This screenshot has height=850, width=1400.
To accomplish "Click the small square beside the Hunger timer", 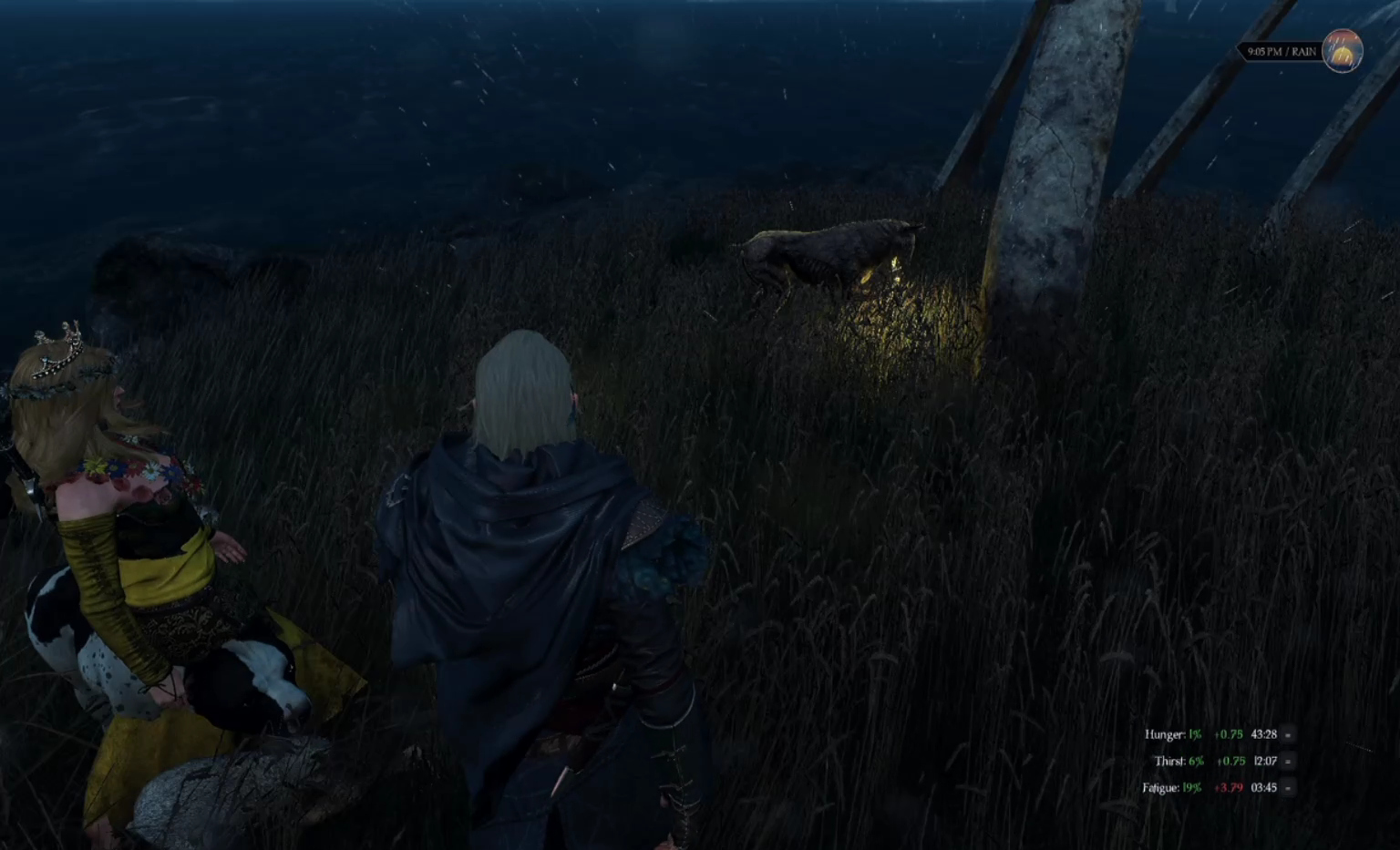I will pyautogui.click(x=1288, y=734).
